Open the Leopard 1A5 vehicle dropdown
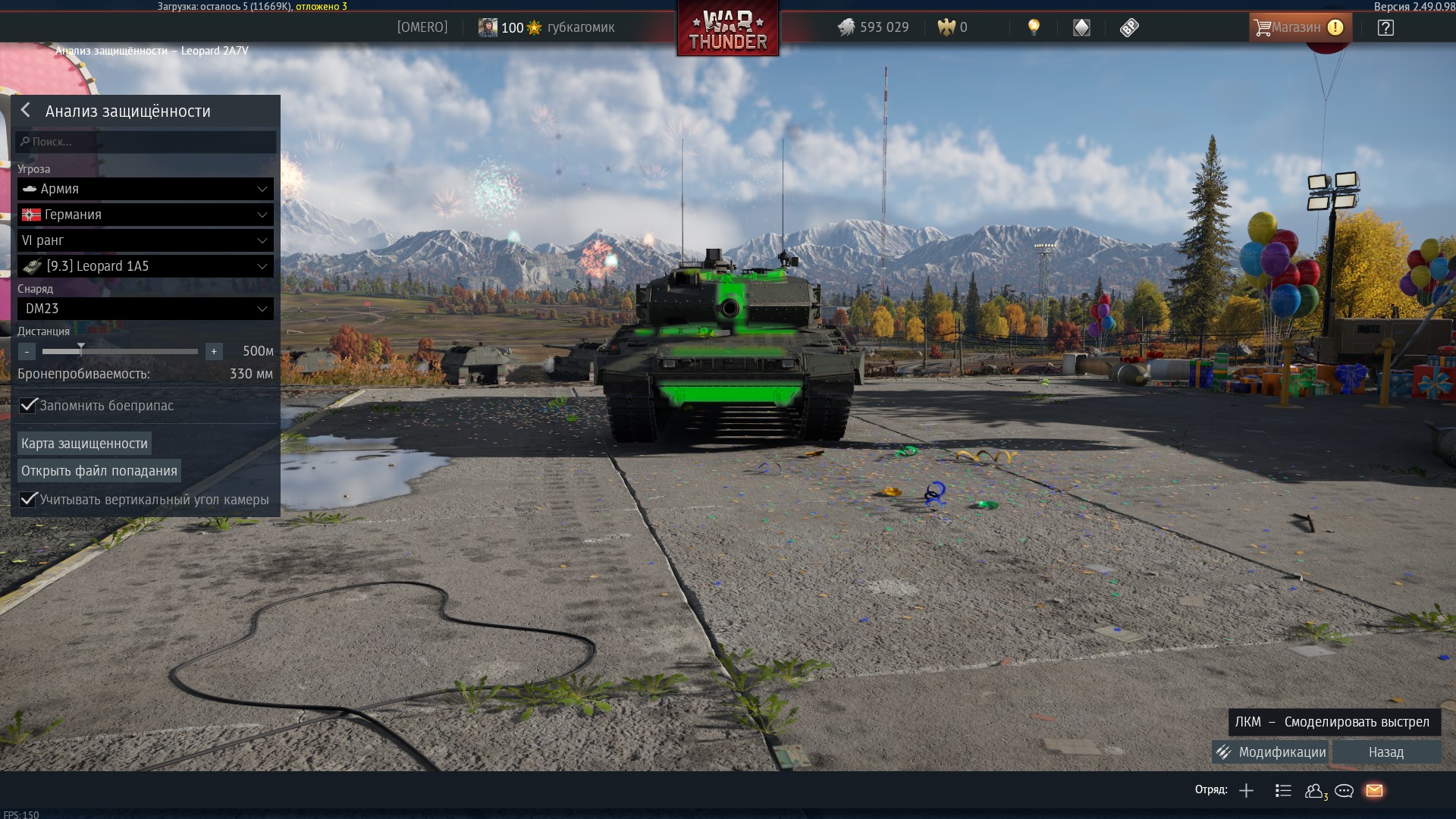 (x=146, y=266)
